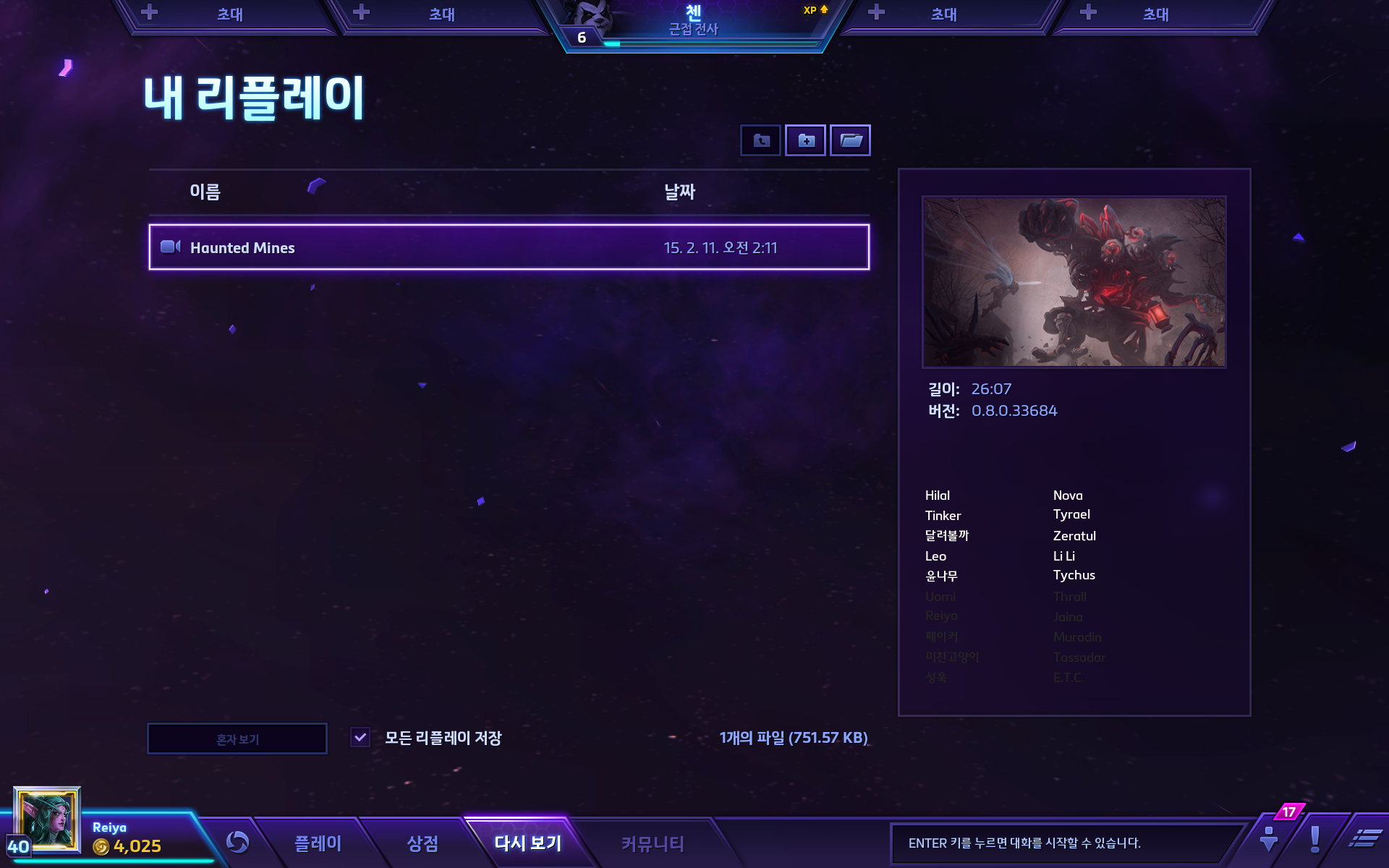Viewport: 1389px width, 868px height.
Task: Select the camera icon on Haunted Mines row
Action: point(171,247)
